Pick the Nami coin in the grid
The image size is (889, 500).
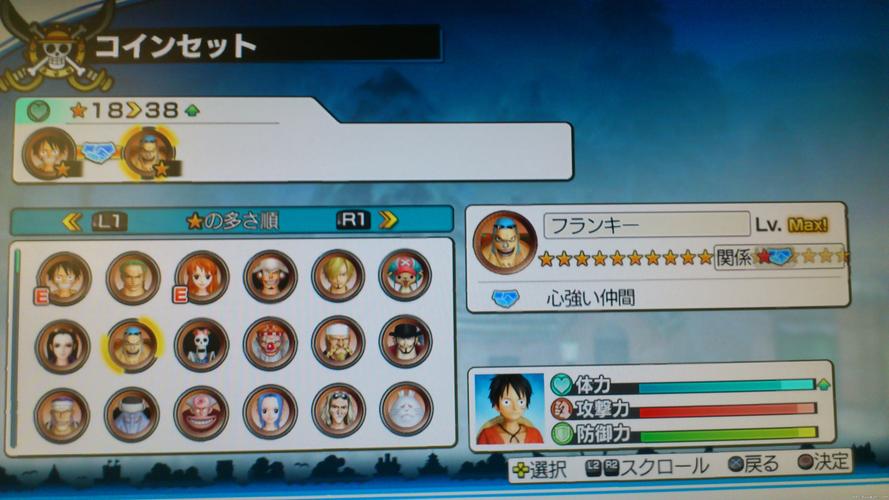(x=201, y=276)
